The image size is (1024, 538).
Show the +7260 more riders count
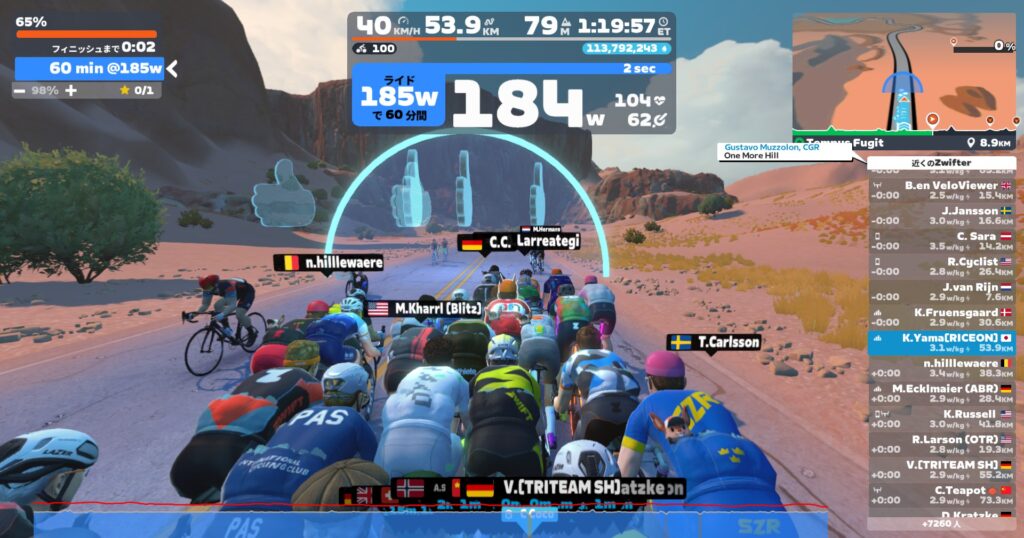click(x=941, y=523)
